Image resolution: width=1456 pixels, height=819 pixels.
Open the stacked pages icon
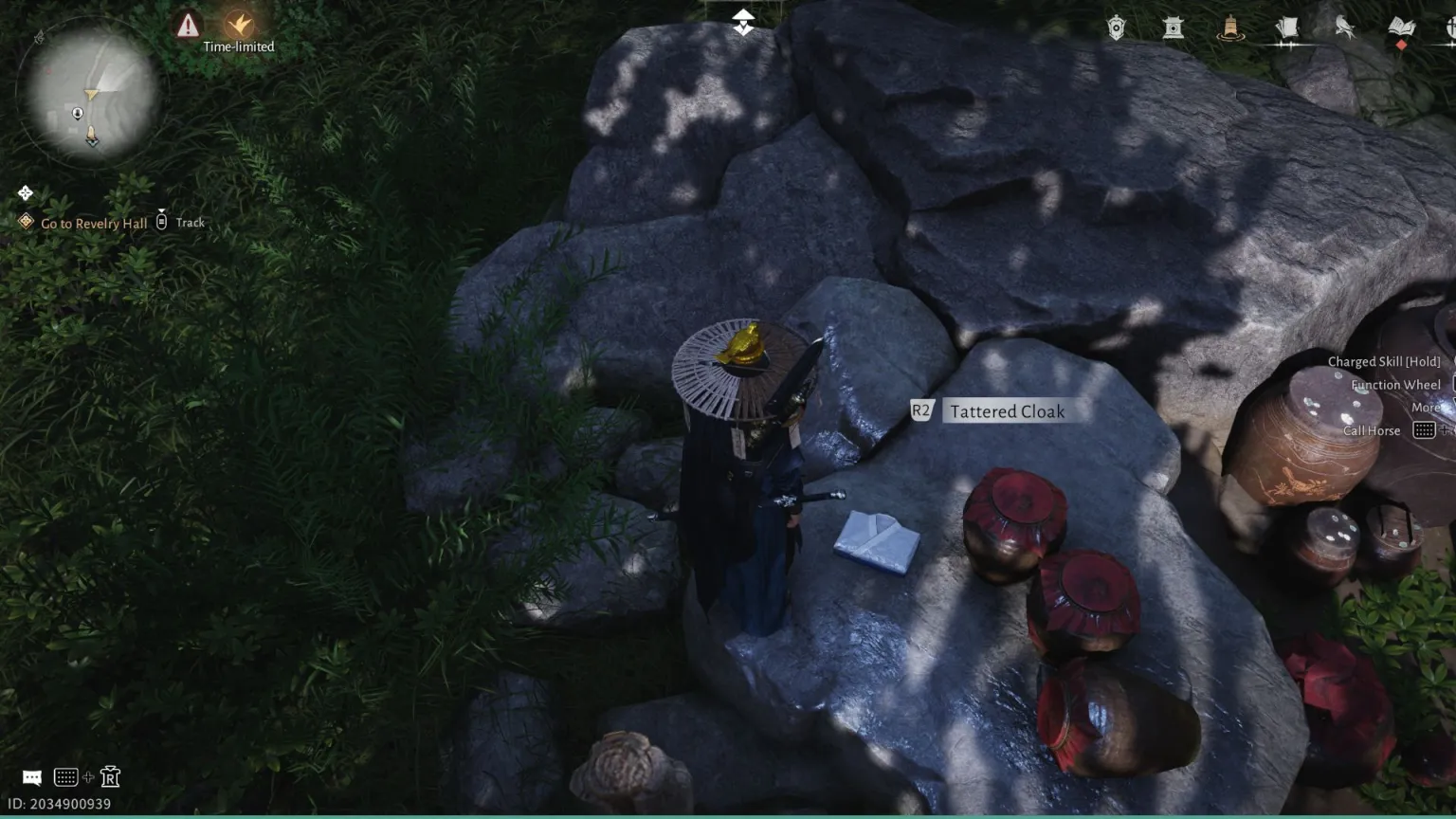pos(1287,27)
